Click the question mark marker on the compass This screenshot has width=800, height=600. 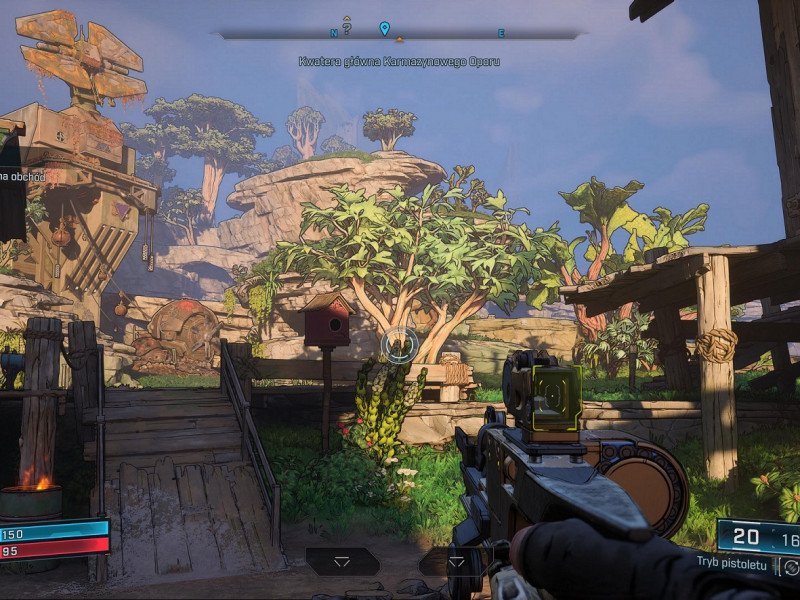(x=346, y=27)
